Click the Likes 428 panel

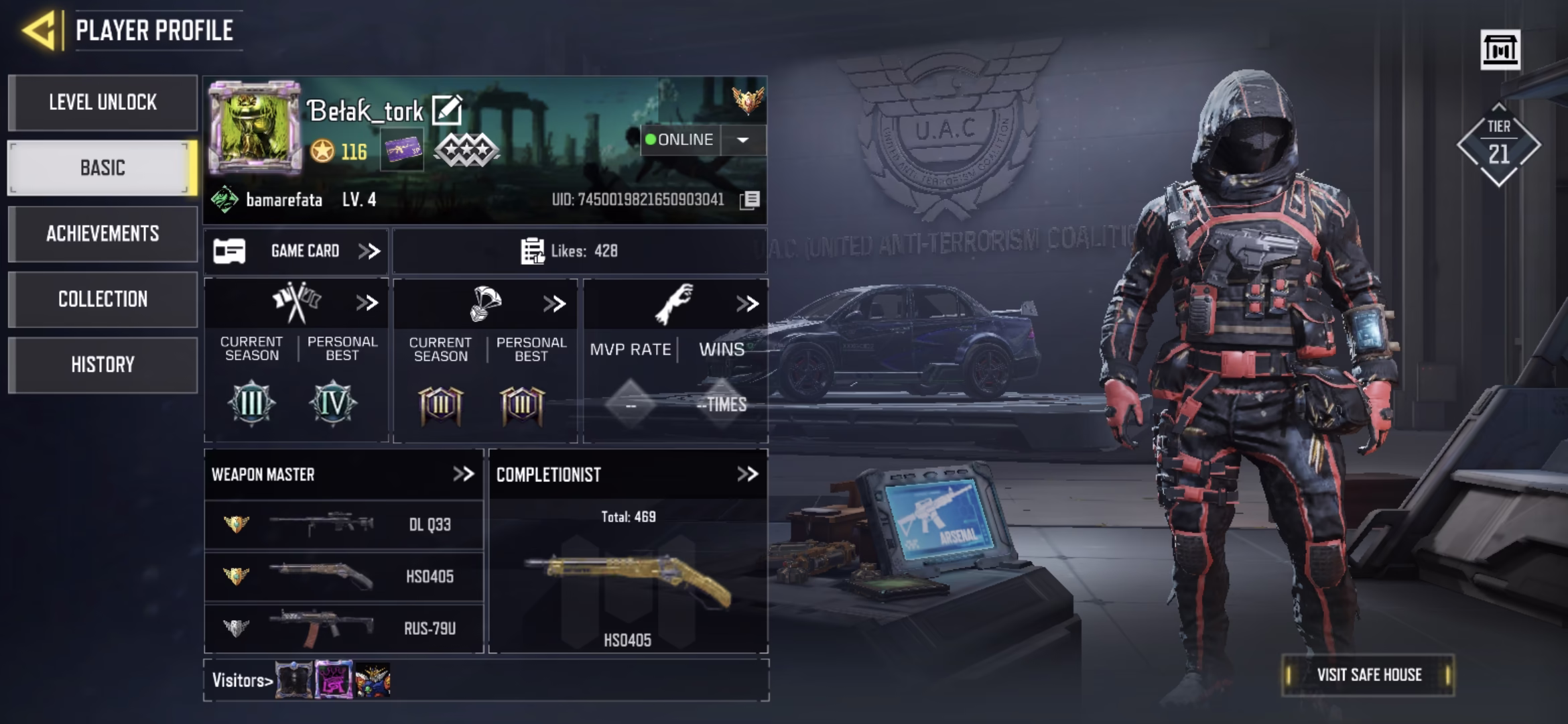580,251
